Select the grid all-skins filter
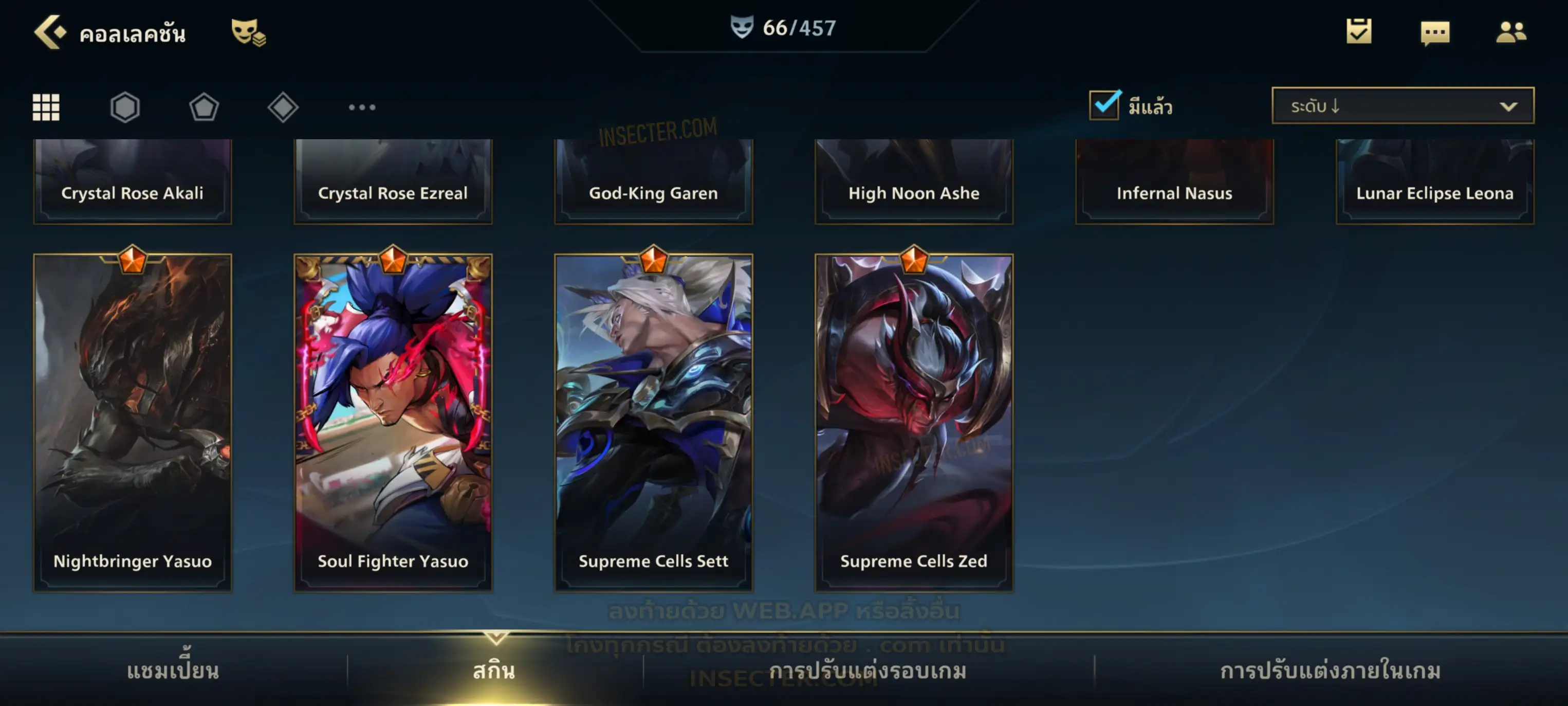Image resolution: width=1568 pixels, height=706 pixels. (x=46, y=107)
